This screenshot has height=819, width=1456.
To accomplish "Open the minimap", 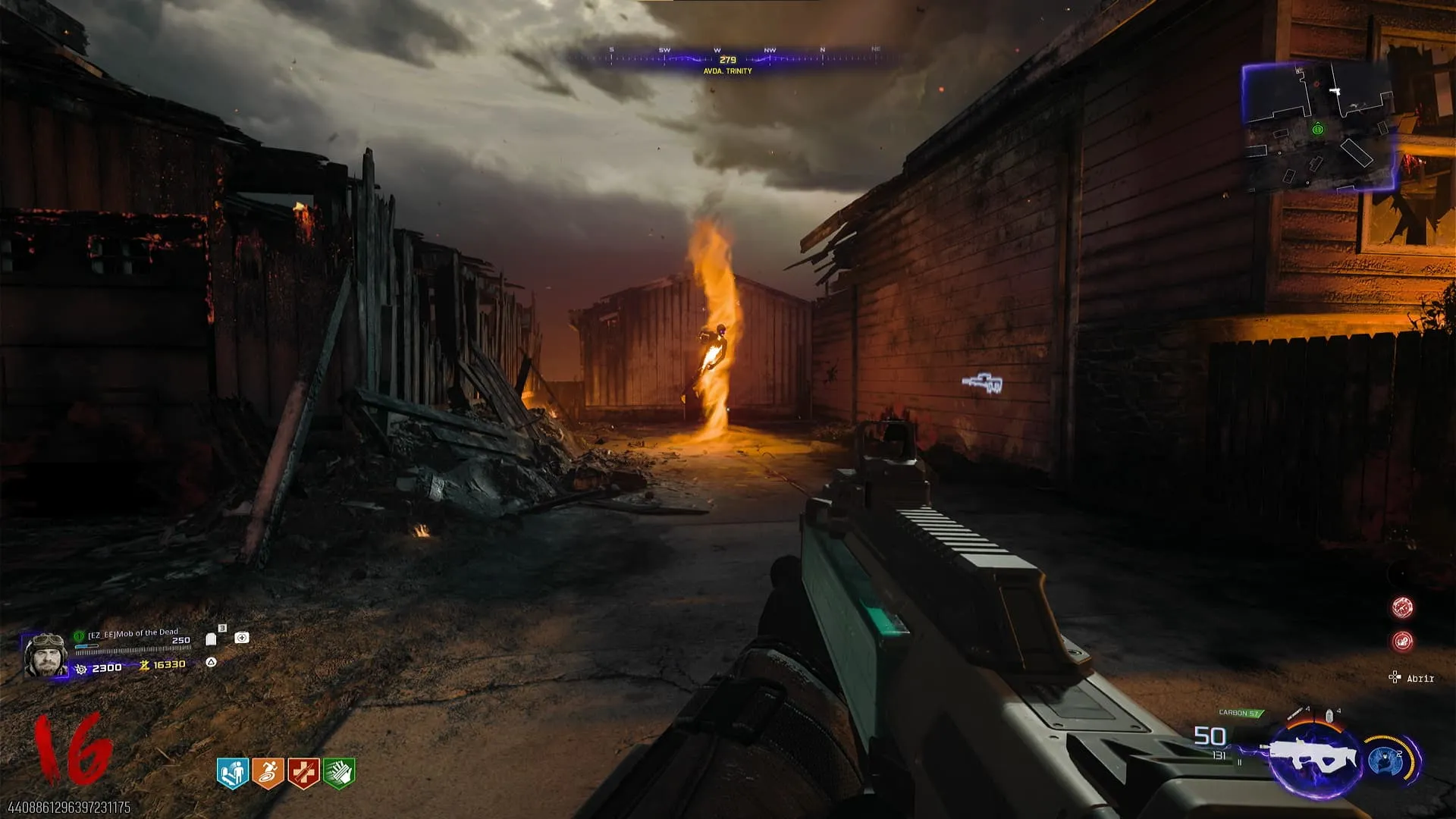I will (x=1318, y=127).
